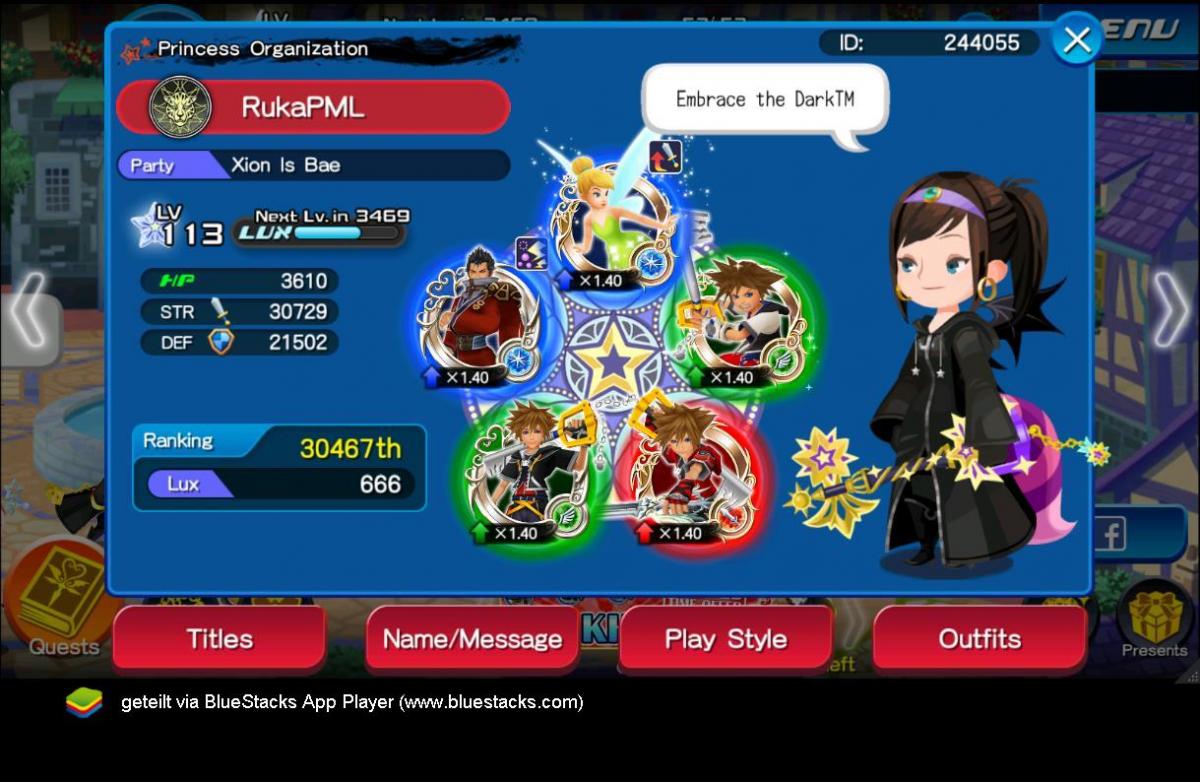The height and width of the screenshot is (782, 1200).
Task: Choose the Play Style button
Action: click(x=725, y=639)
